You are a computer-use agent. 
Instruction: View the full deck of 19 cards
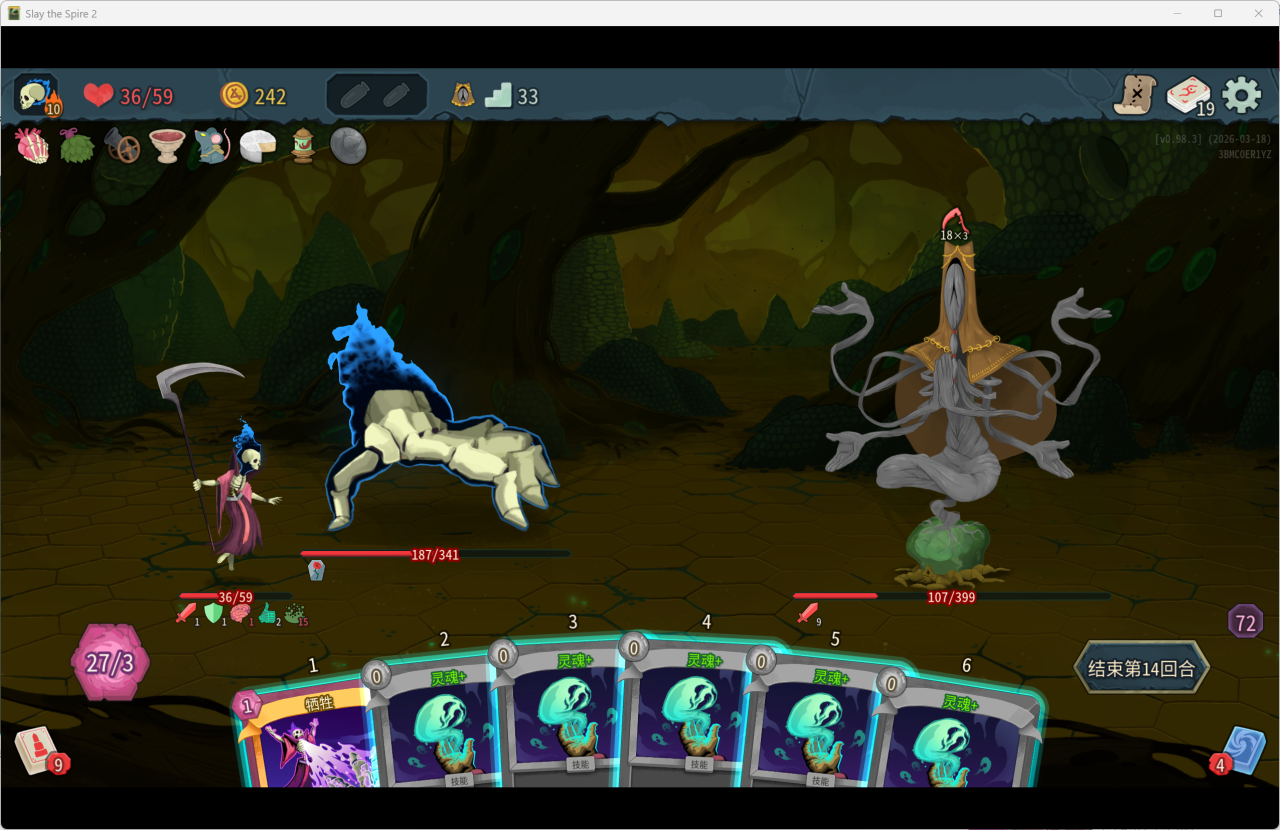1189,96
